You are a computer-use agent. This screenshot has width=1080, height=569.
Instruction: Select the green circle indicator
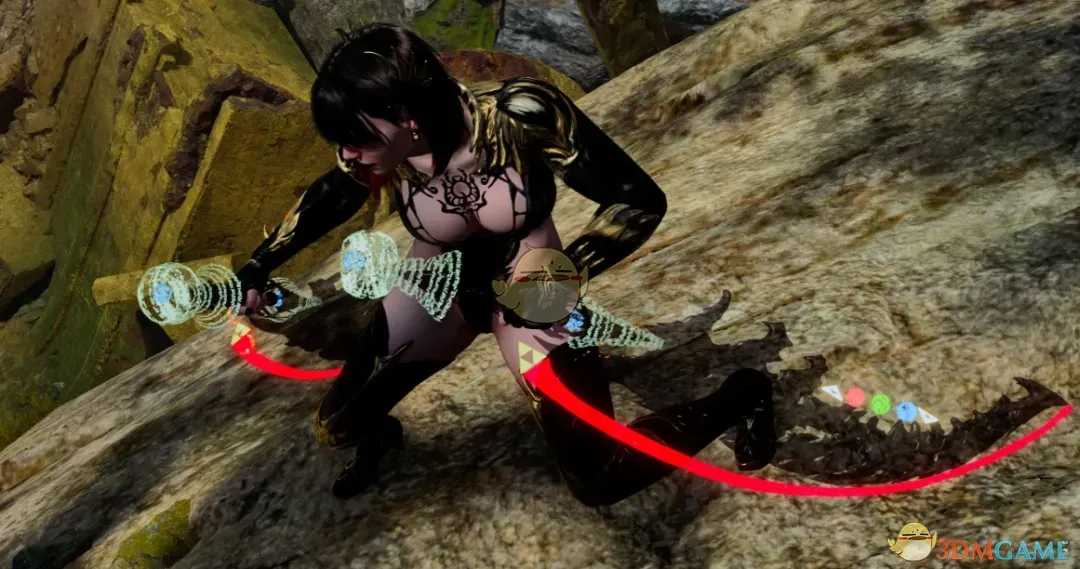pyautogui.click(x=880, y=404)
